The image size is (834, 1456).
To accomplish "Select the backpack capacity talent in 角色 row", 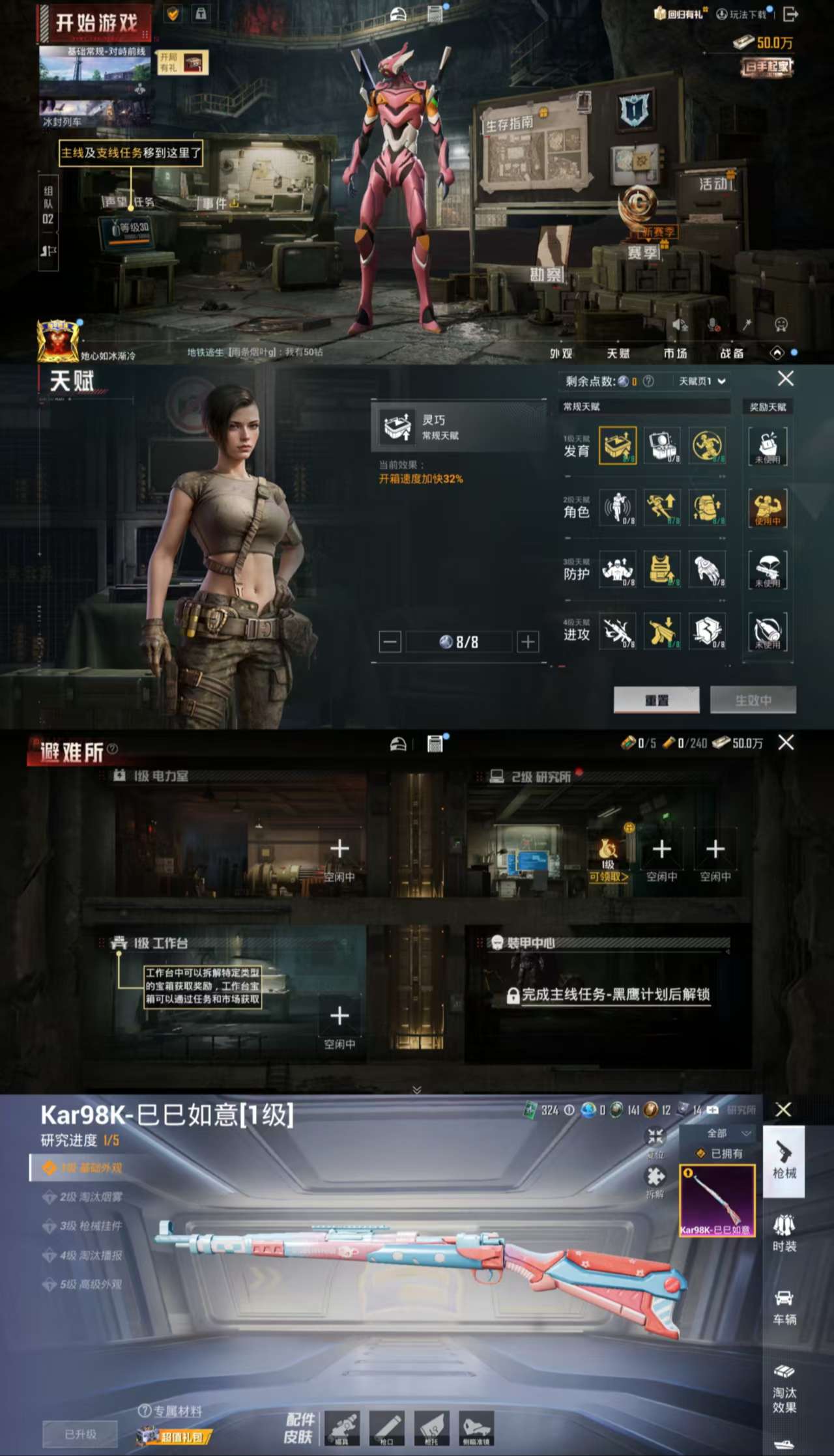I will click(x=707, y=508).
